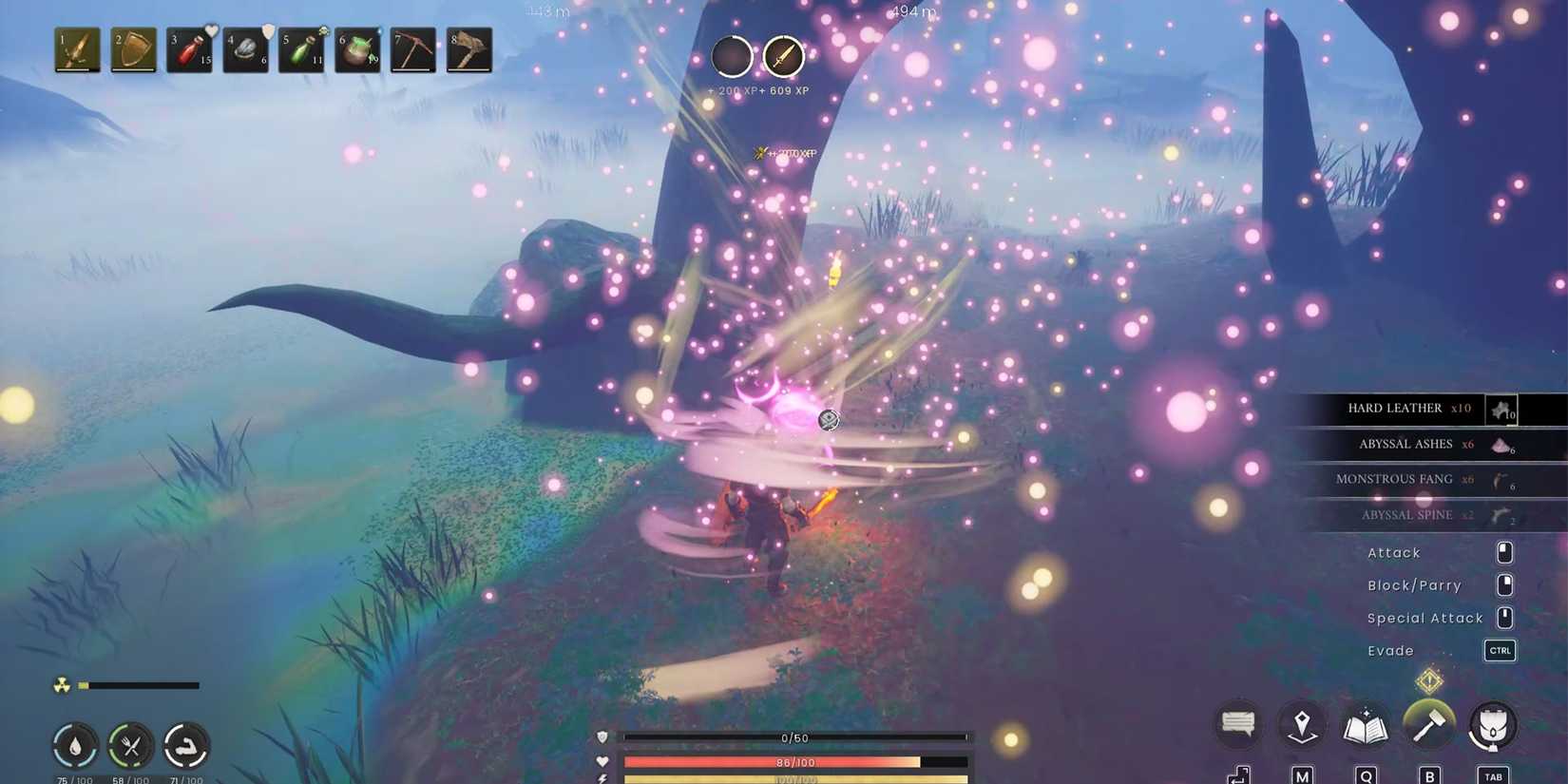This screenshot has height=784, width=1568.
Task: Select the sword in hotbar slot 1
Action: point(76,49)
